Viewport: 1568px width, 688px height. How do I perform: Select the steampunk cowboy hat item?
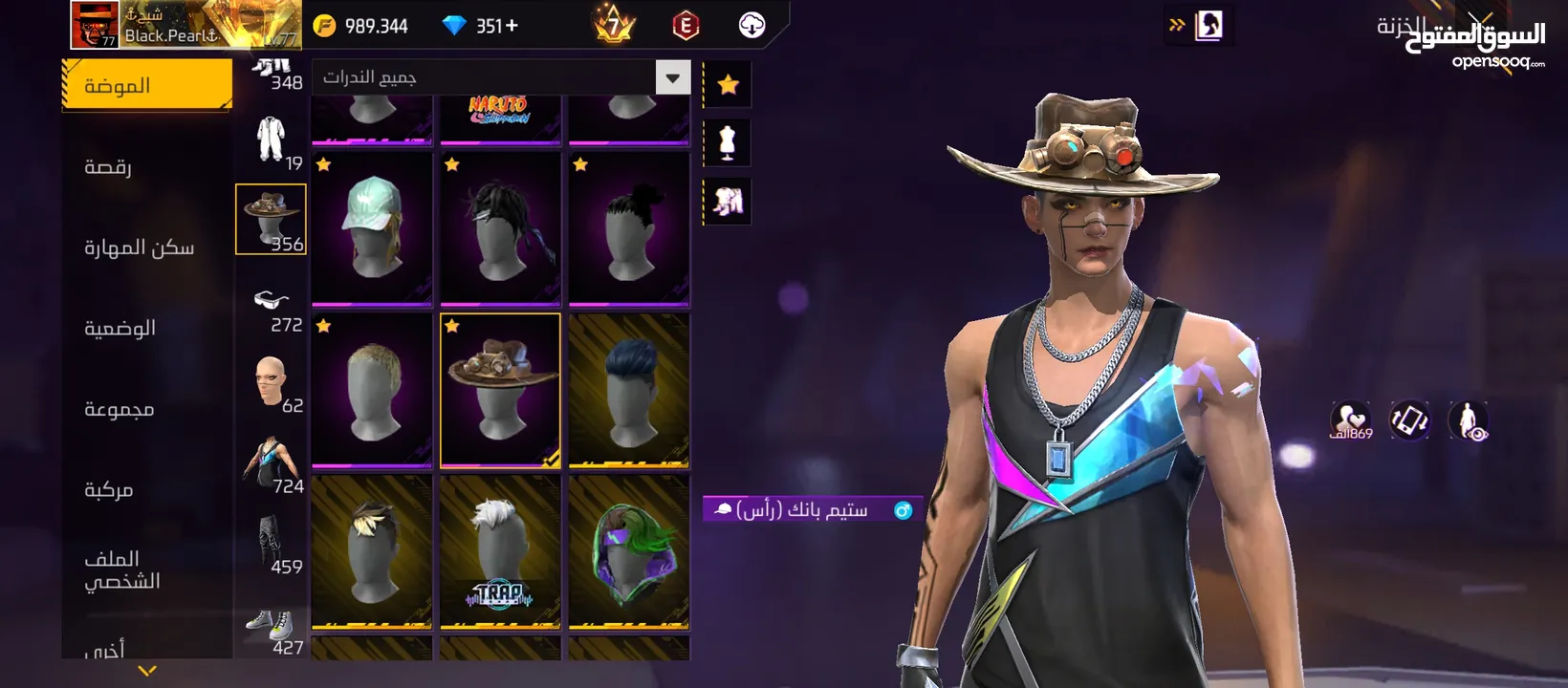point(500,391)
